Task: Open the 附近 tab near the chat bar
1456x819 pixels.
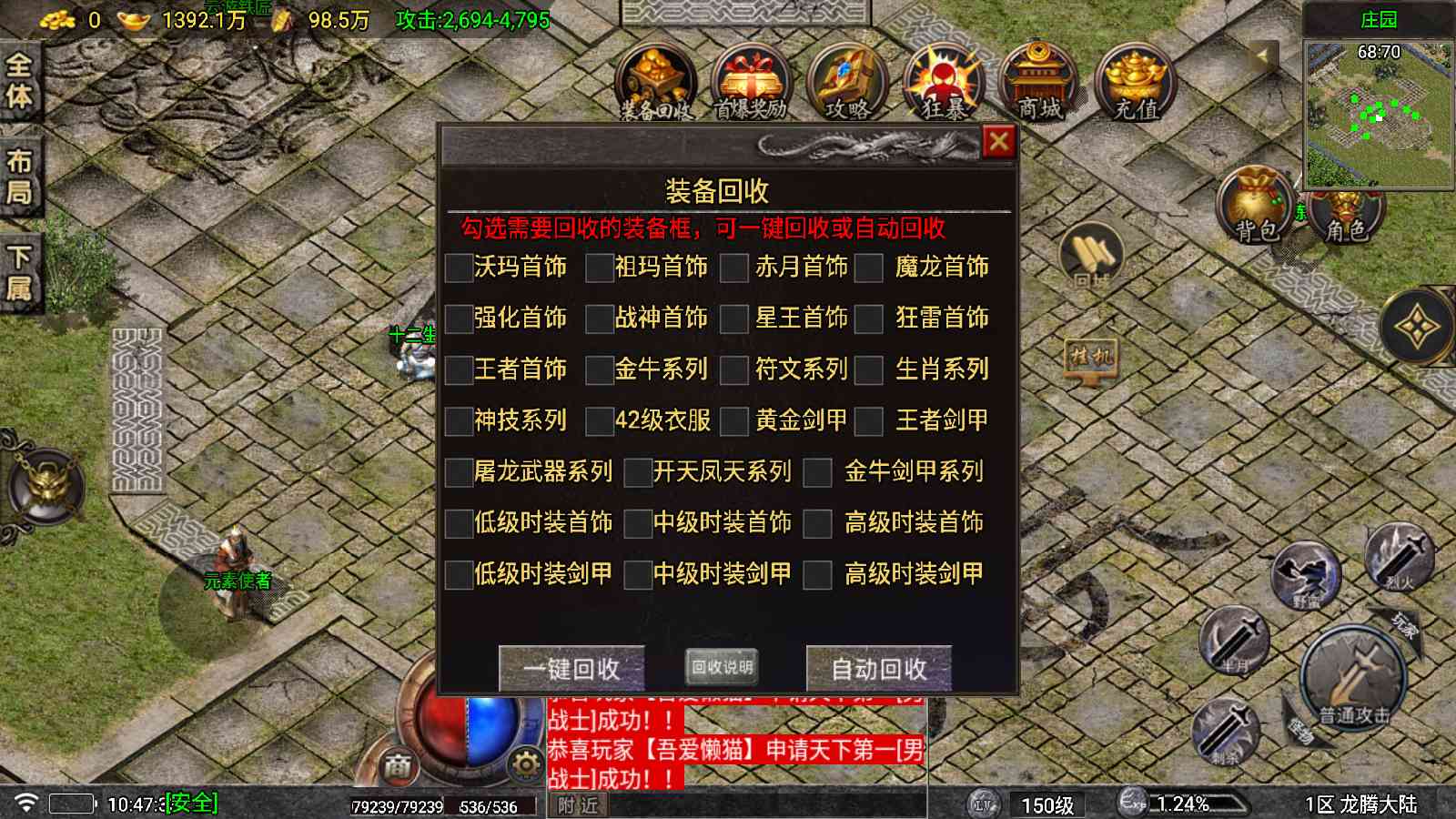Action: [578, 805]
